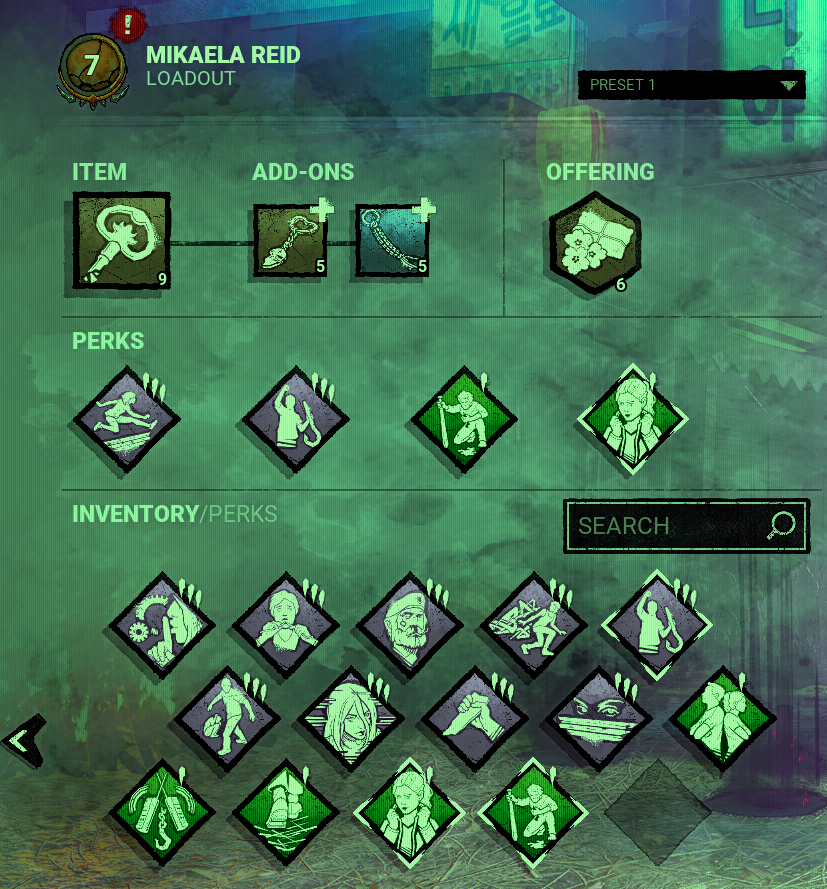Image resolution: width=827 pixels, height=889 pixels.
Task: Choose the girl with braids perk
Action: click(284, 625)
